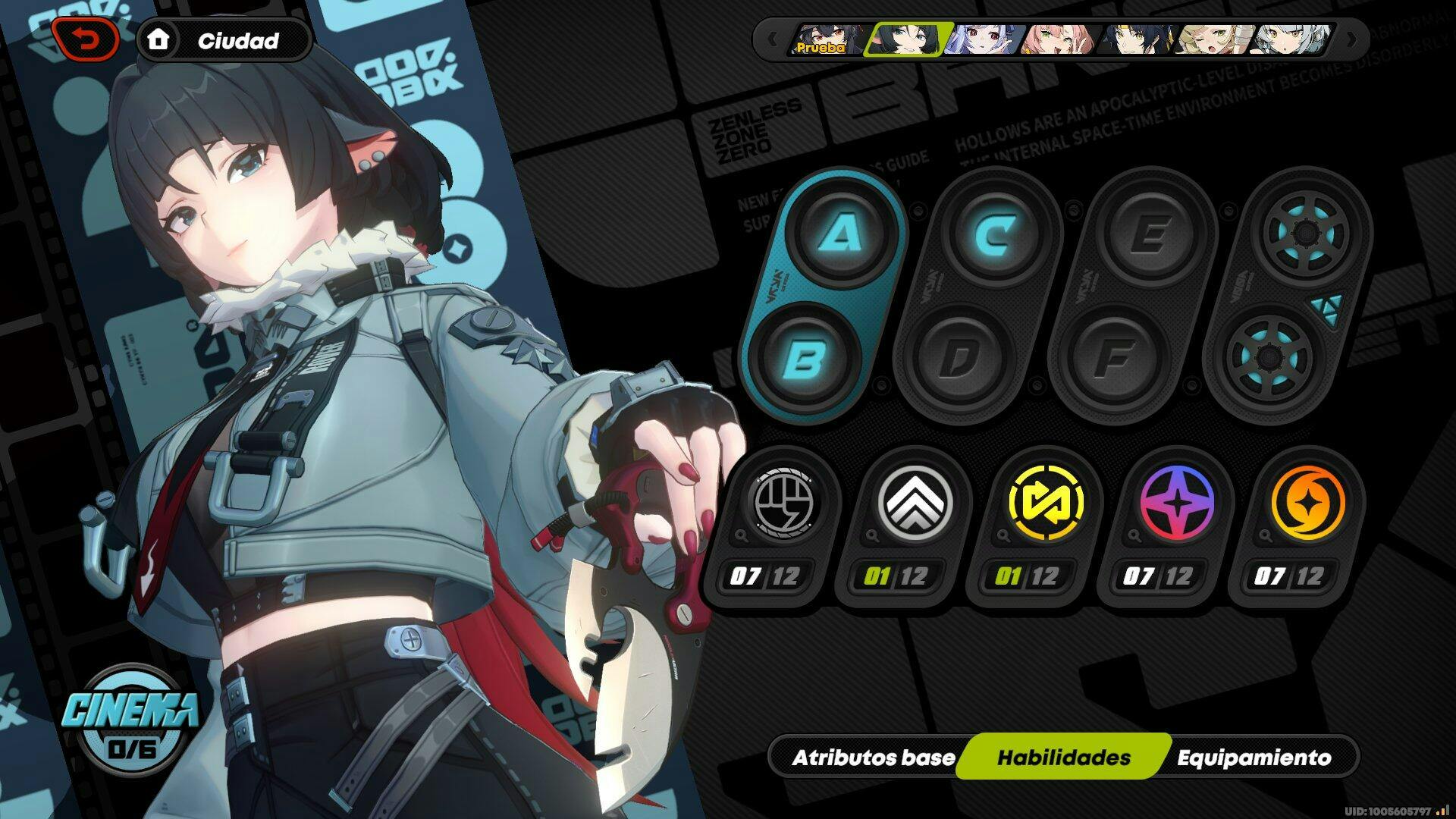Inspect the locked core skill node F
The width and height of the screenshot is (1456, 819).
click(x=1113, y=356)
